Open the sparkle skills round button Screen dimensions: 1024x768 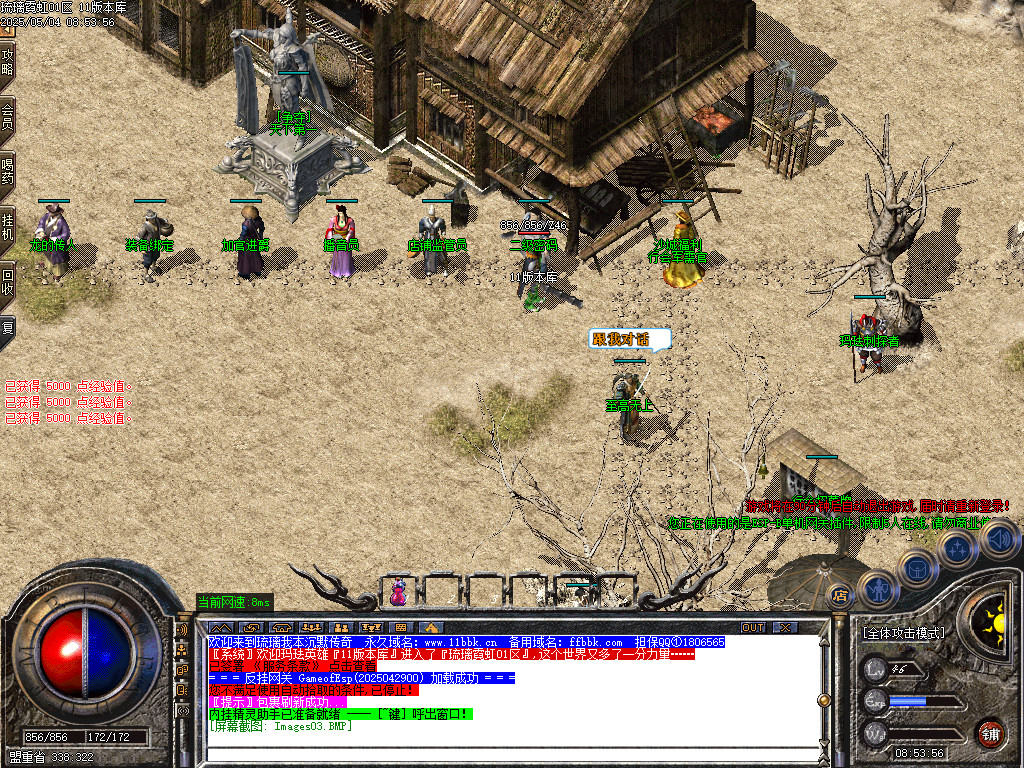pos(957,547)
